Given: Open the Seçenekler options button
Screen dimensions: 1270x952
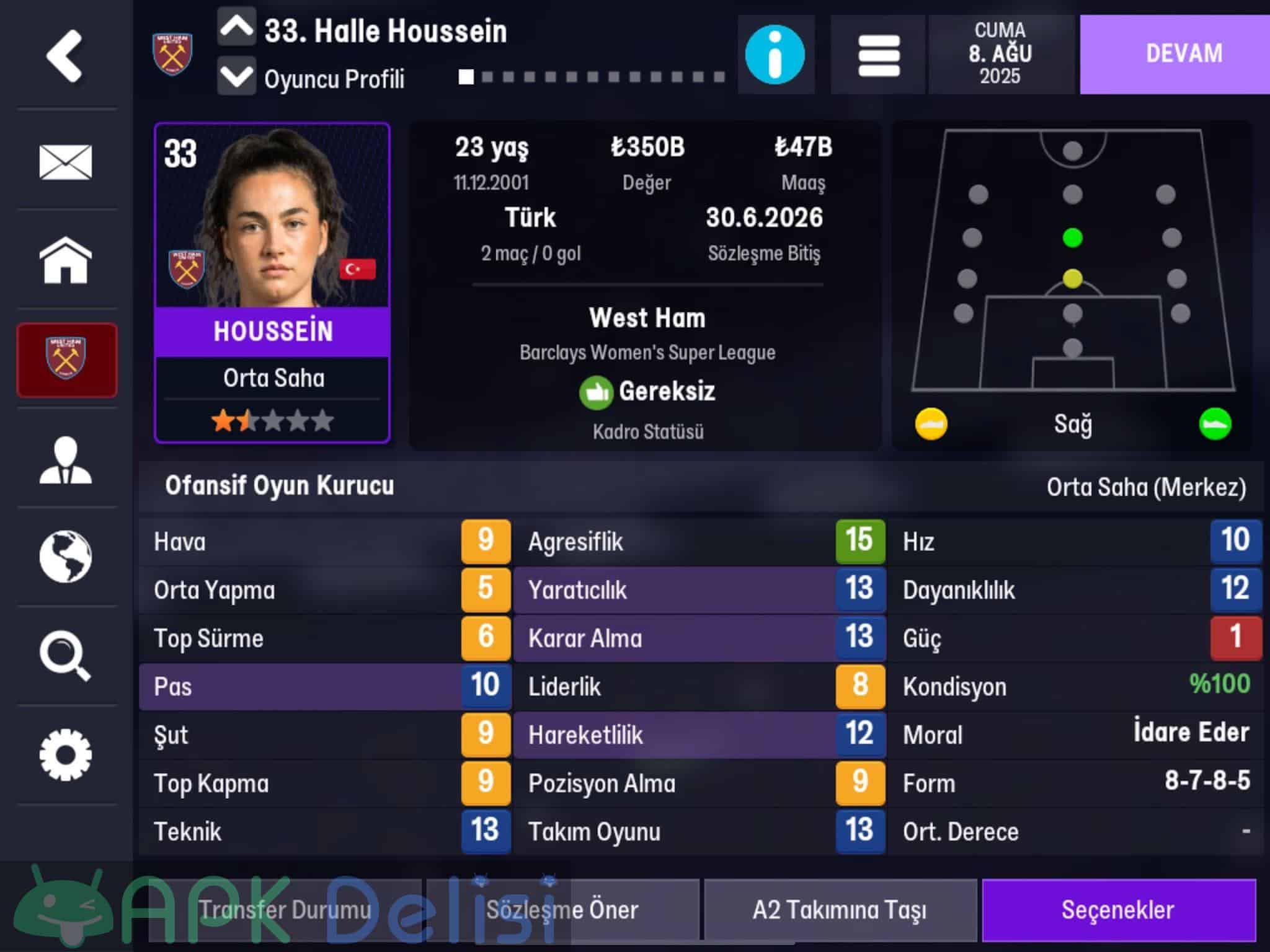Looking at the screenshot, I should (1118, 910).
